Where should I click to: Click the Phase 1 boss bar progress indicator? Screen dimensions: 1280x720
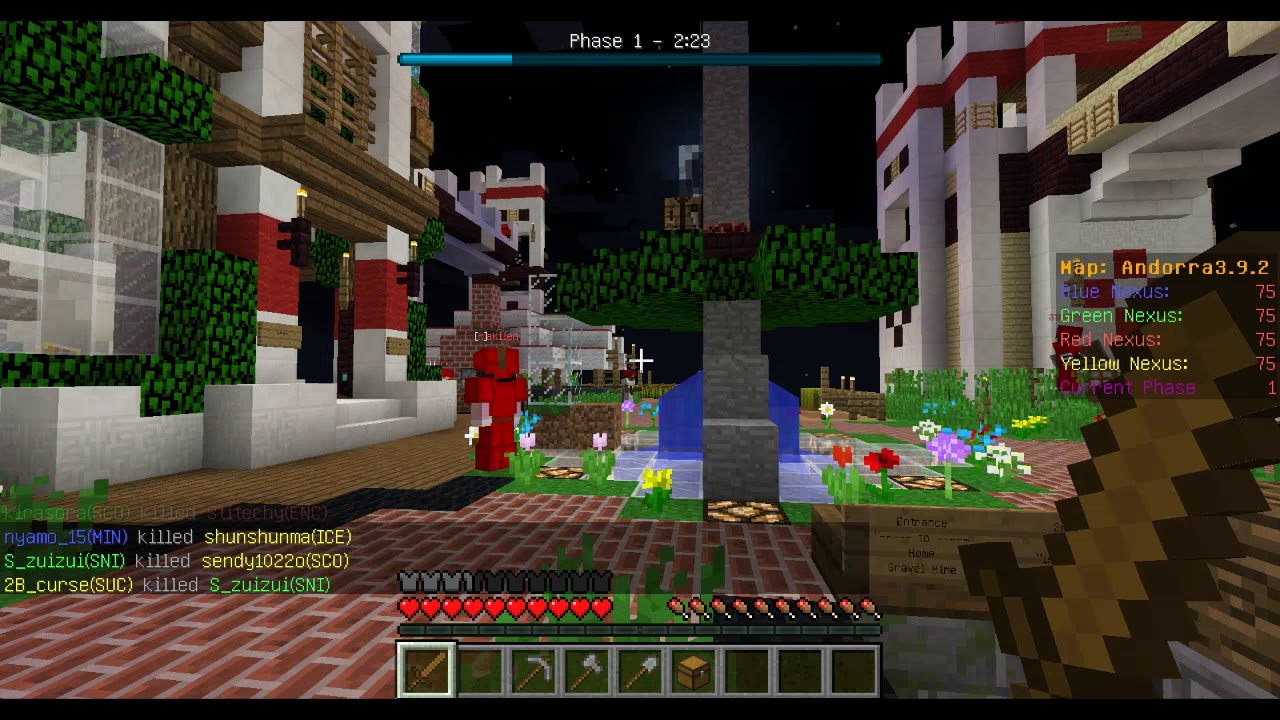coord(455,60)
